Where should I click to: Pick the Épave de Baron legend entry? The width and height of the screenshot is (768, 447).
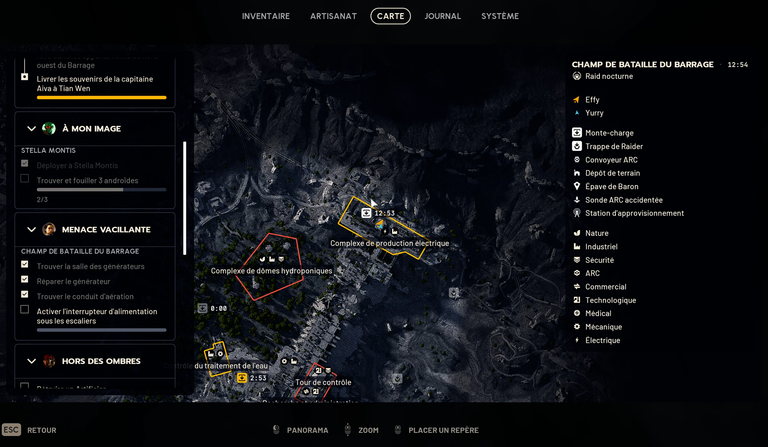point(611,186)
